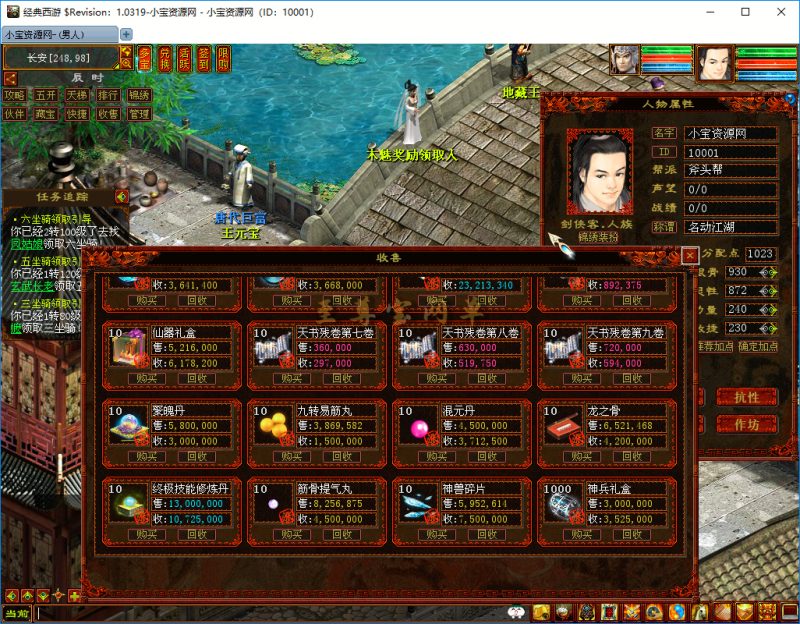Close the 收售 trade window
Screen dimensions: 800x624
tap(689, 255)
